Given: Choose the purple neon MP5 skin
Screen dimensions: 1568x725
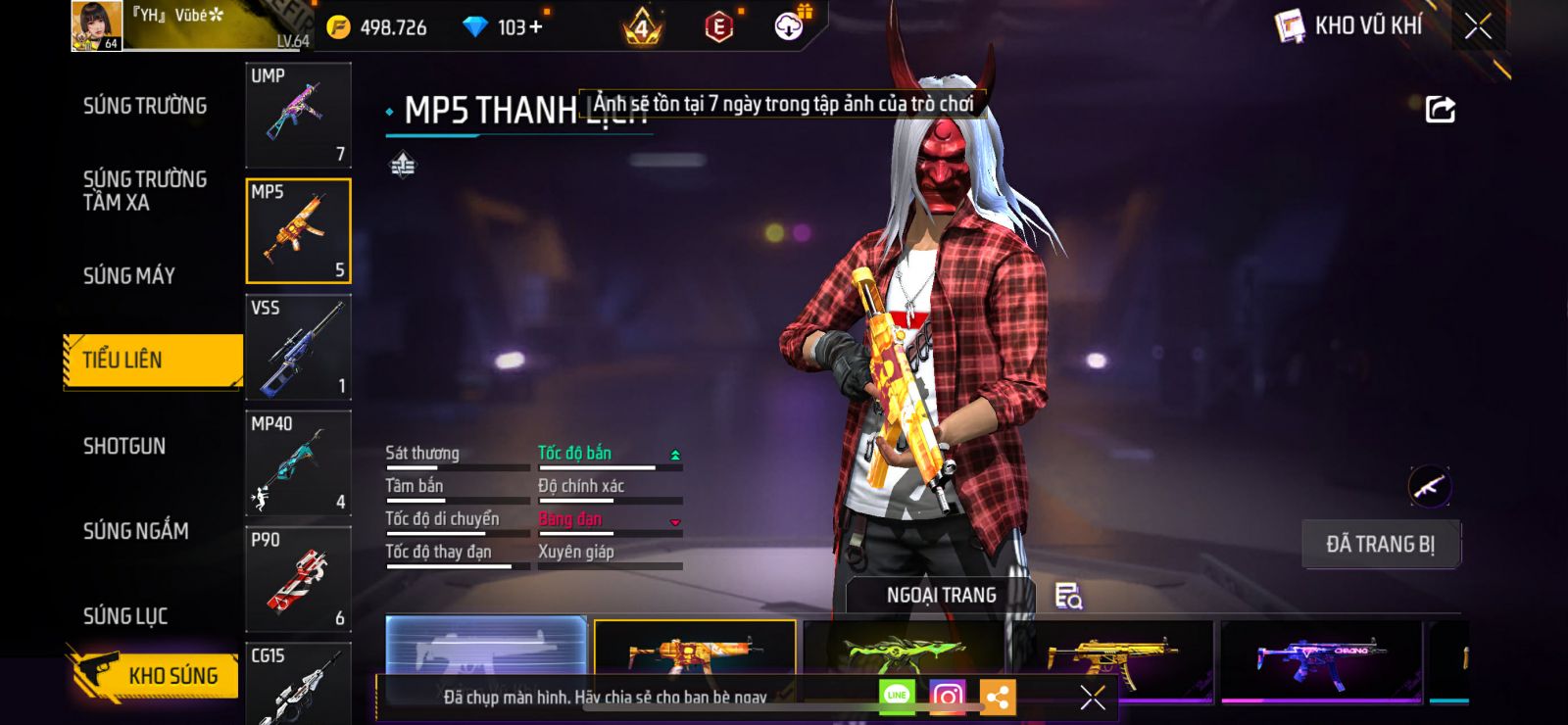Looking at the screenshot, I should 1320,658.
